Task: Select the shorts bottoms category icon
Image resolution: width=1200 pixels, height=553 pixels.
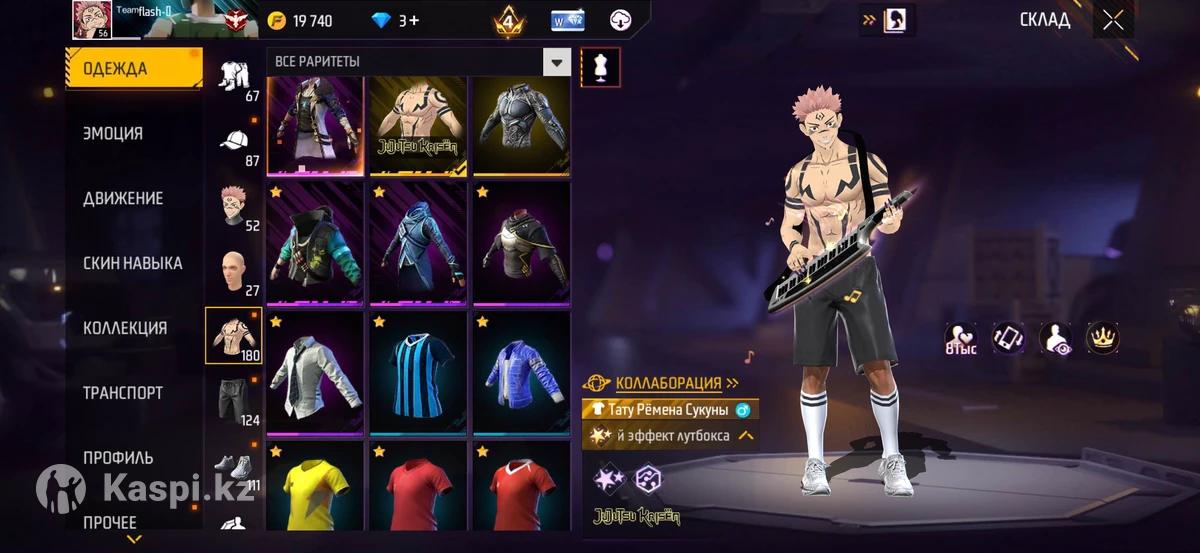Action: coord(238,400)
